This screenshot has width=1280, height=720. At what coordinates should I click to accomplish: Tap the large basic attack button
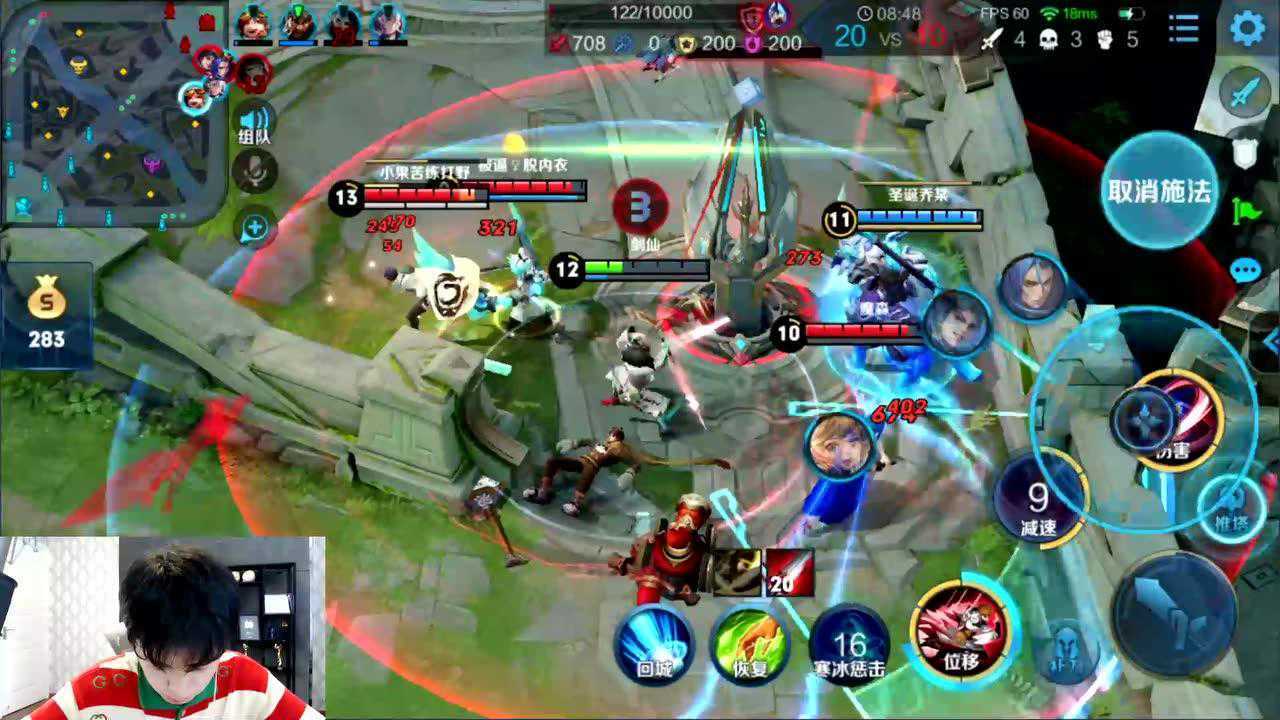[1173, 613]
